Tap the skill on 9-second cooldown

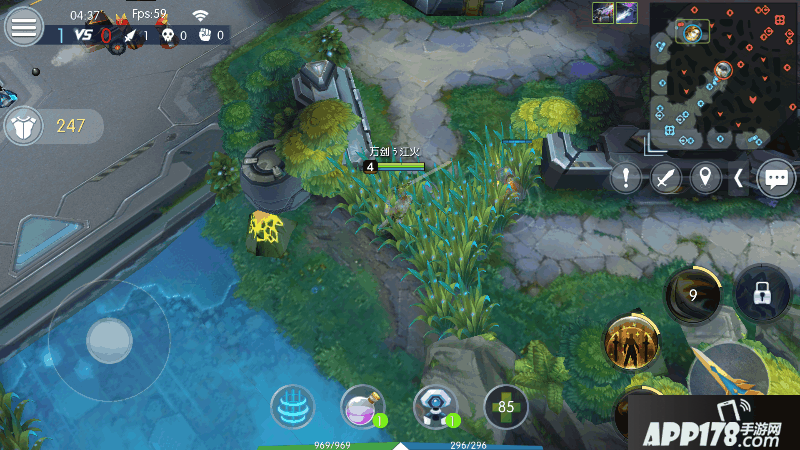click(692, 296)
